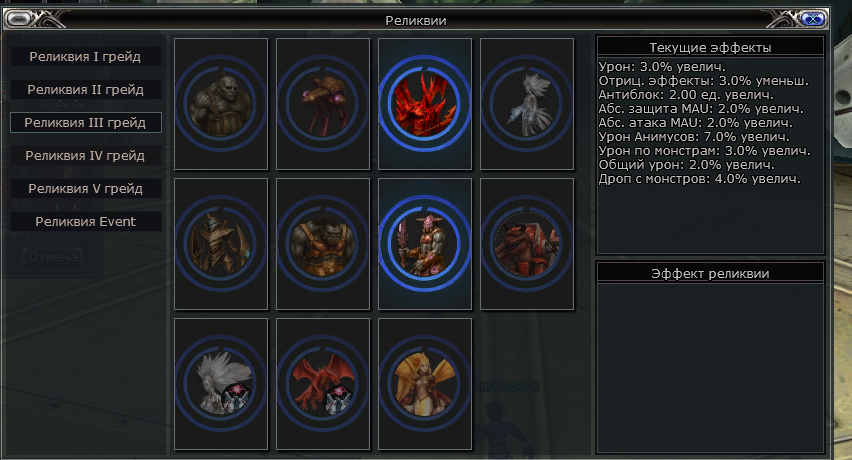The image size is (852, 460).
Task: Close the Реликвии window
Action: click(814, 18)
